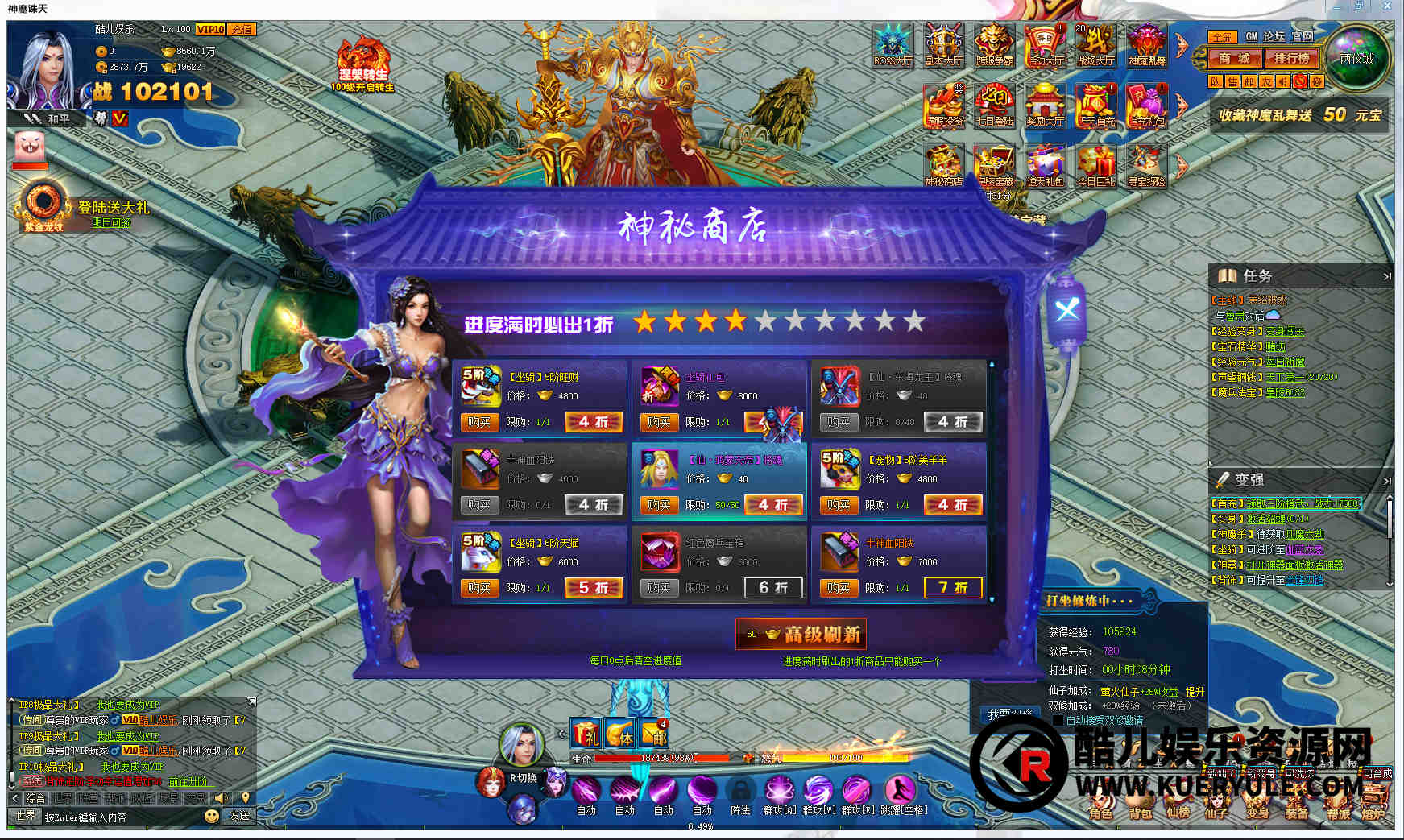Purchase the 5阶天猫 mount
Image resolution: width=1404 pixels, height=840 pixels.
478,588
